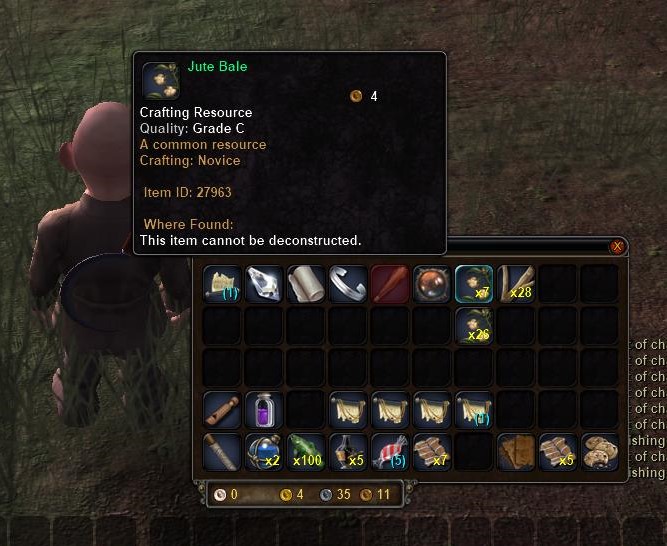
Task: Select the highlighted Jute Bale stack of 7
Action: [474, 283]
